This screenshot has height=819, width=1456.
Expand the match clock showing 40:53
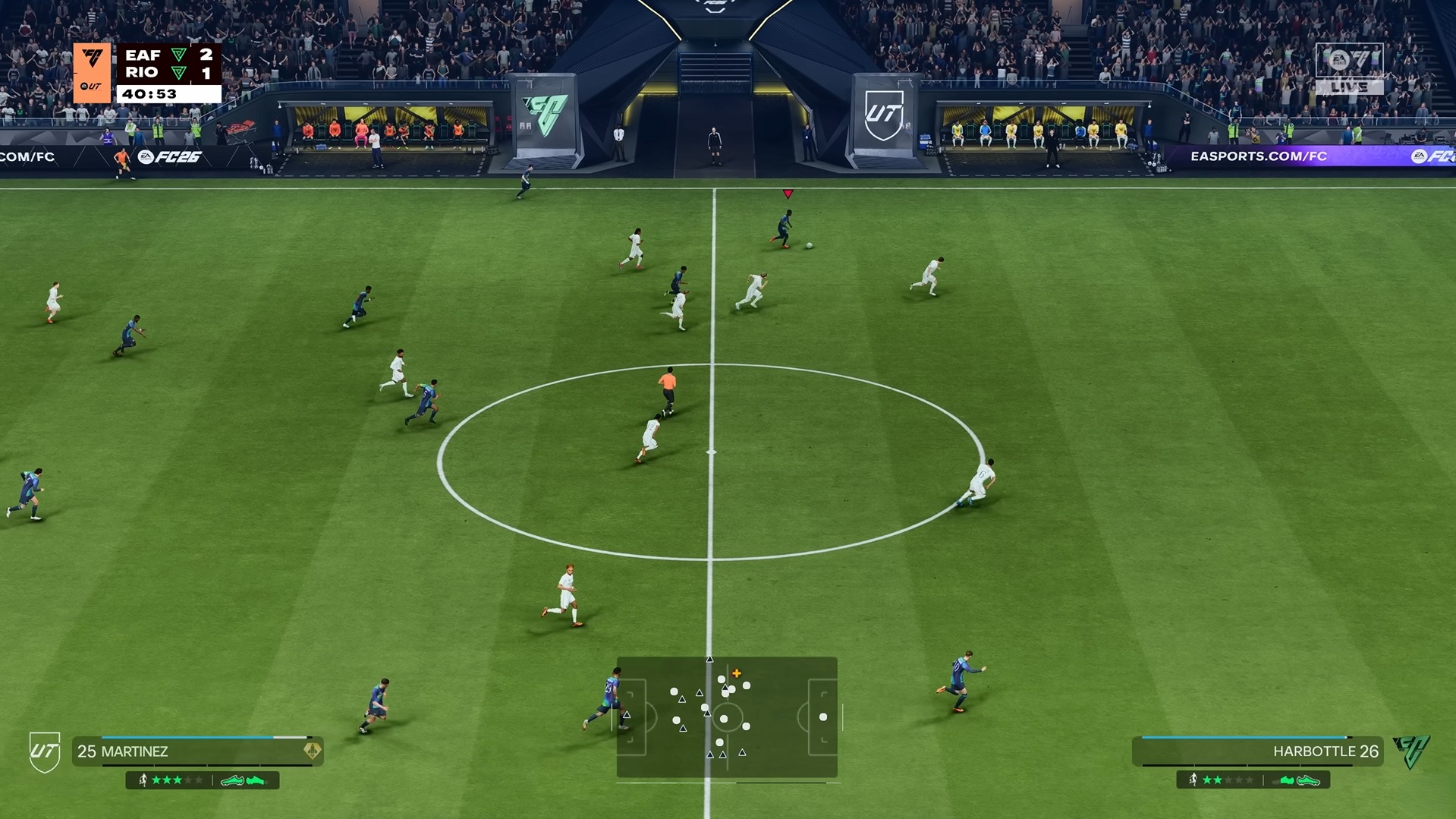tap(149, 95)
